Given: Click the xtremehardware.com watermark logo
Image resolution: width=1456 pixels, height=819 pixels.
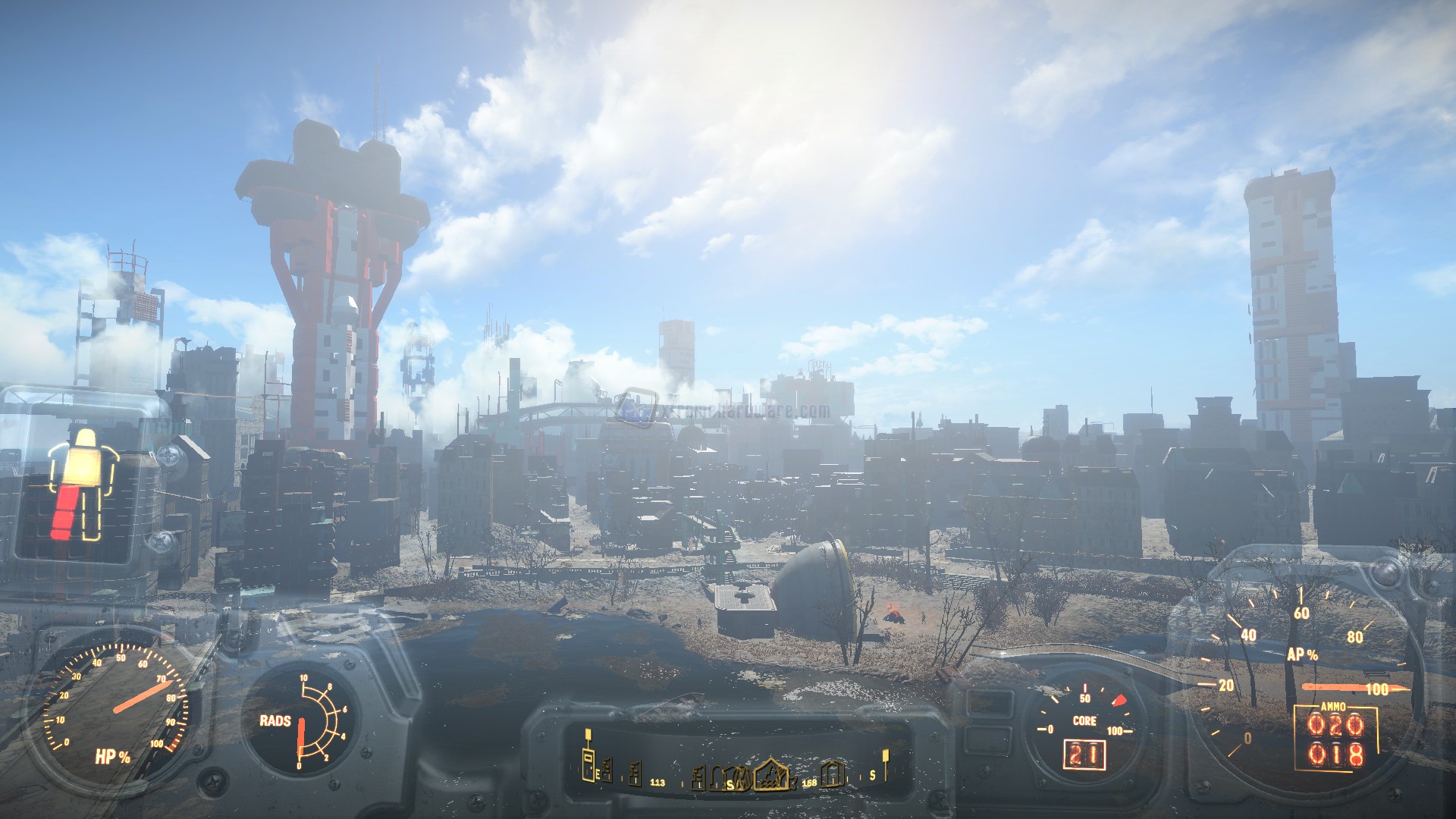Looking at the screenshot, I should click(x=635, y=407).
